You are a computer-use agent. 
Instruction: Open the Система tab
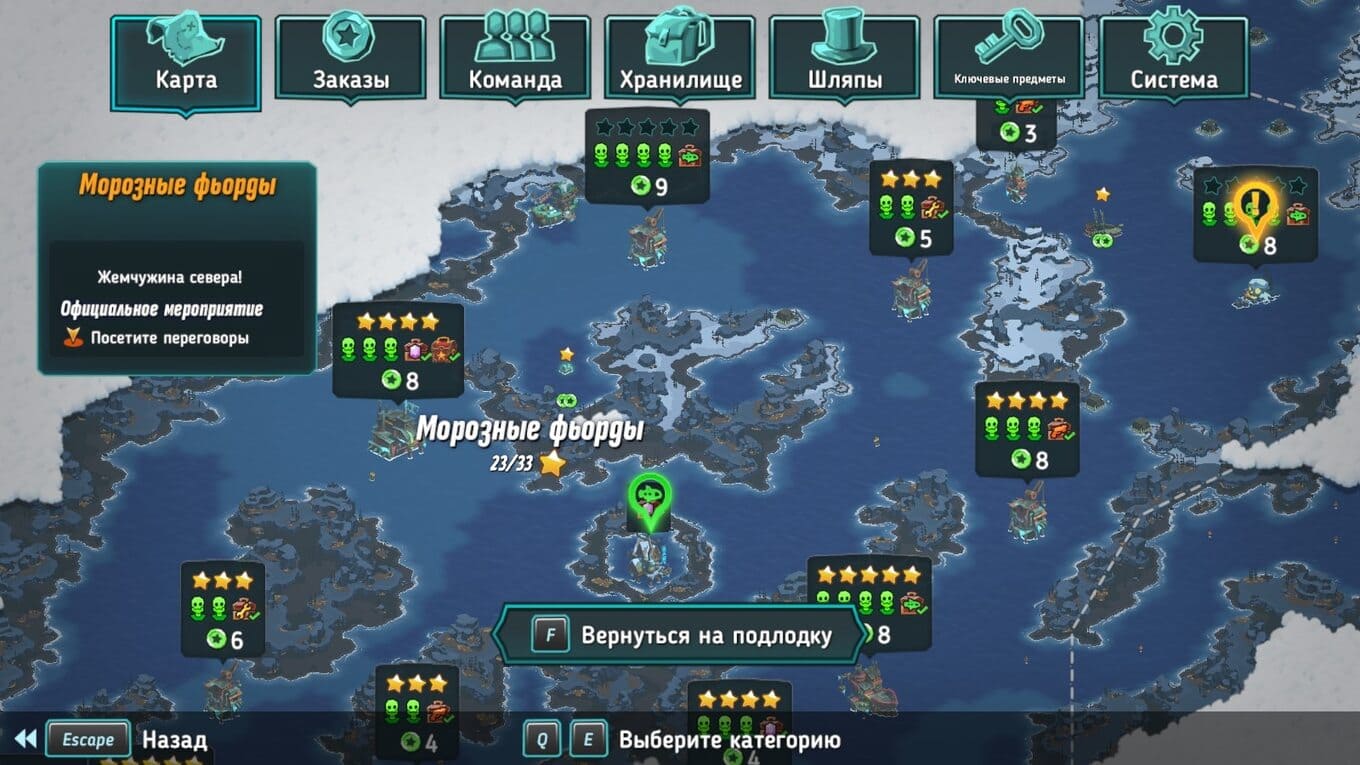(x=1173, y=58)
